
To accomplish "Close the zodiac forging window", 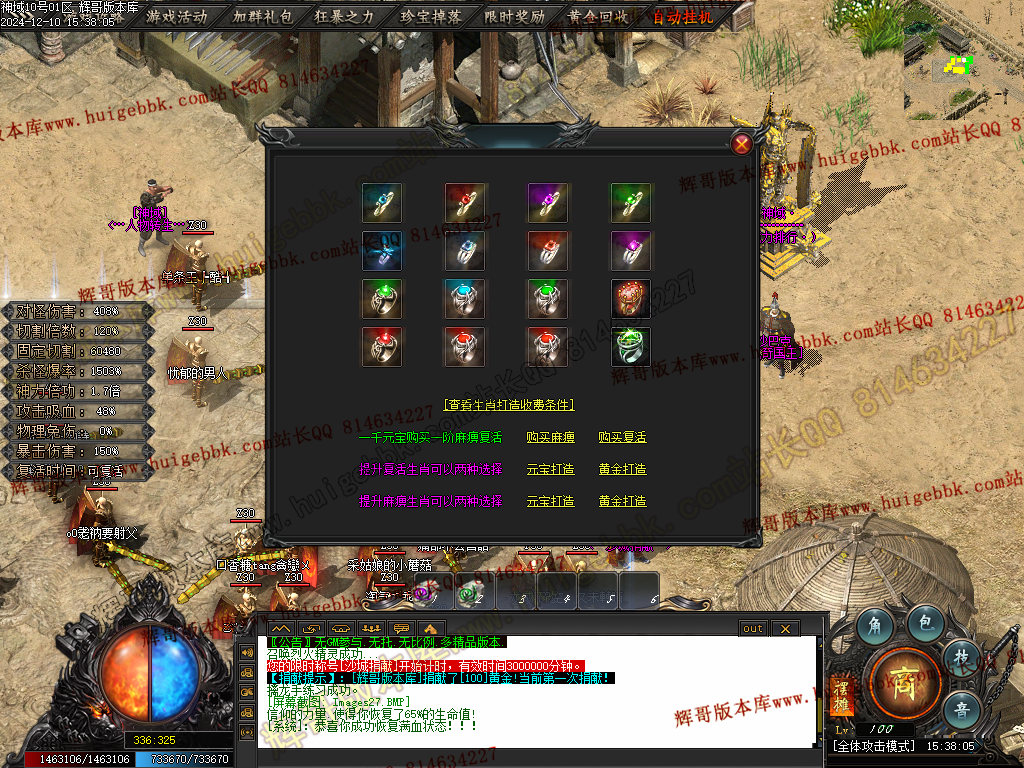I will point(742,144).
